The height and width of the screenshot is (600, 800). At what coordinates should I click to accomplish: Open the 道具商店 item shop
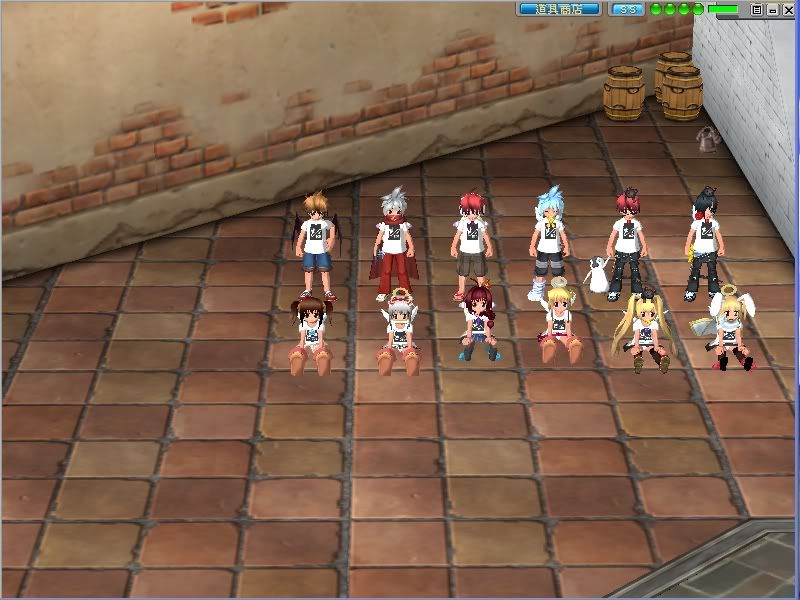pyautogui.click(x=559, y=9)
